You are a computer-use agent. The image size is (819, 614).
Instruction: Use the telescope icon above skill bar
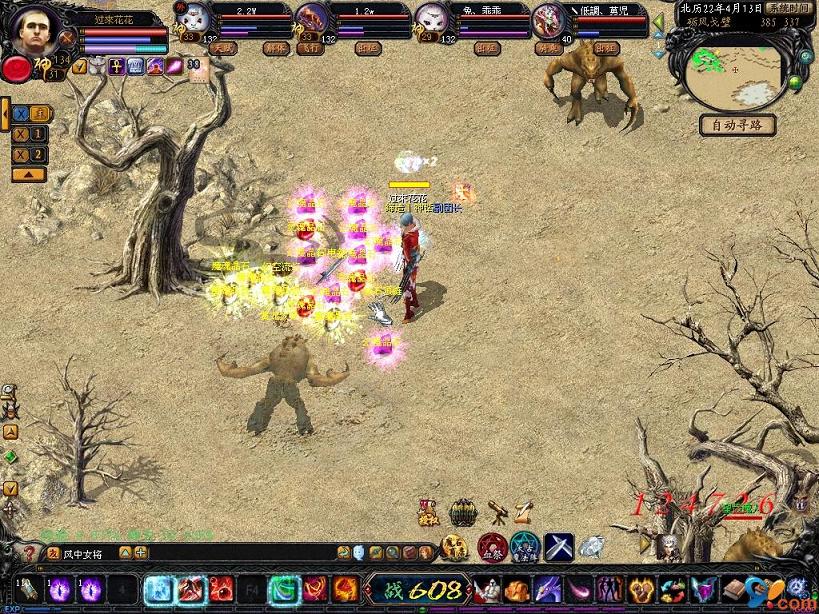[496, 513]
